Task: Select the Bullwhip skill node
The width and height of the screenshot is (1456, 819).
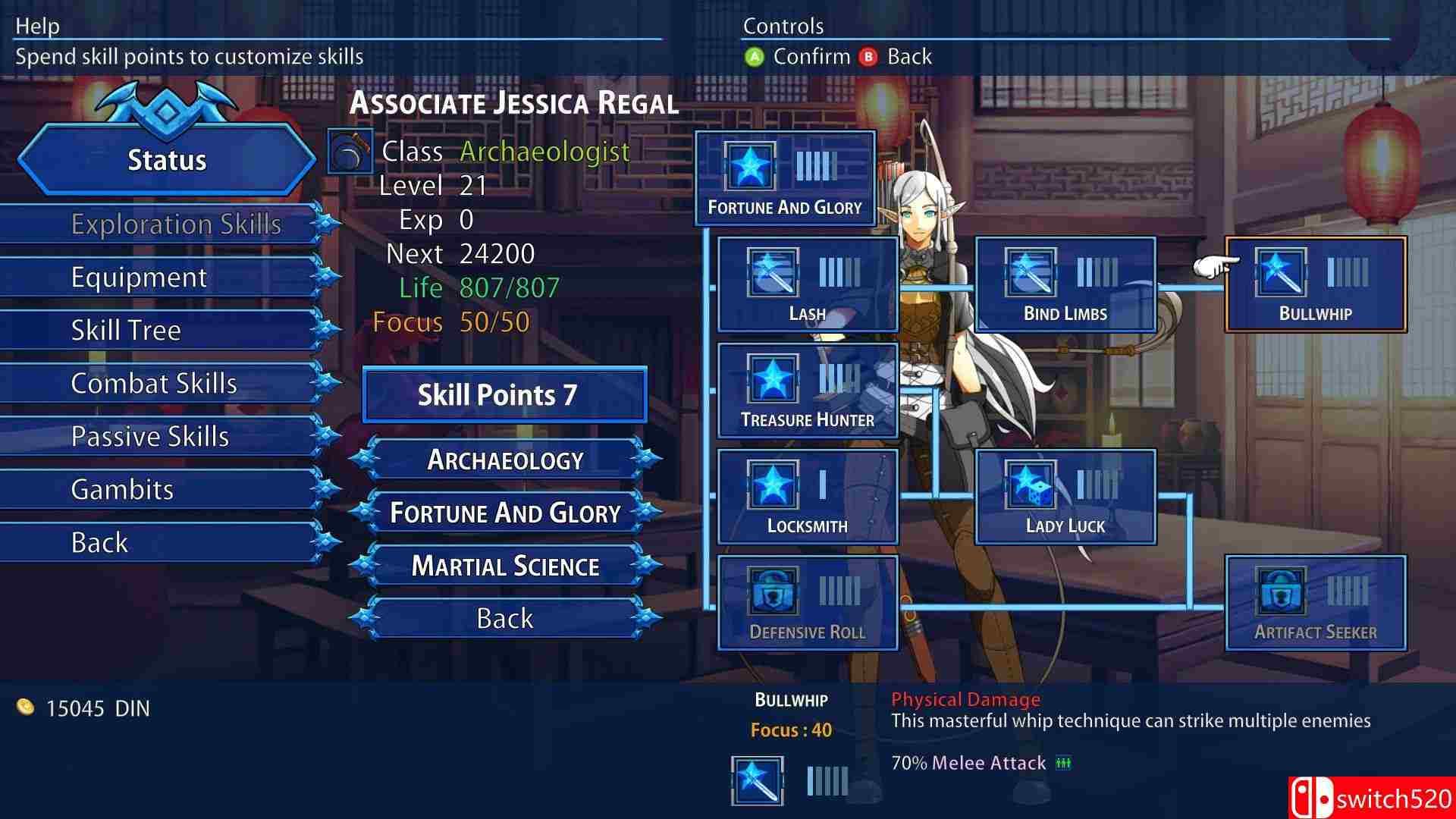Action: click(1316, 284)
